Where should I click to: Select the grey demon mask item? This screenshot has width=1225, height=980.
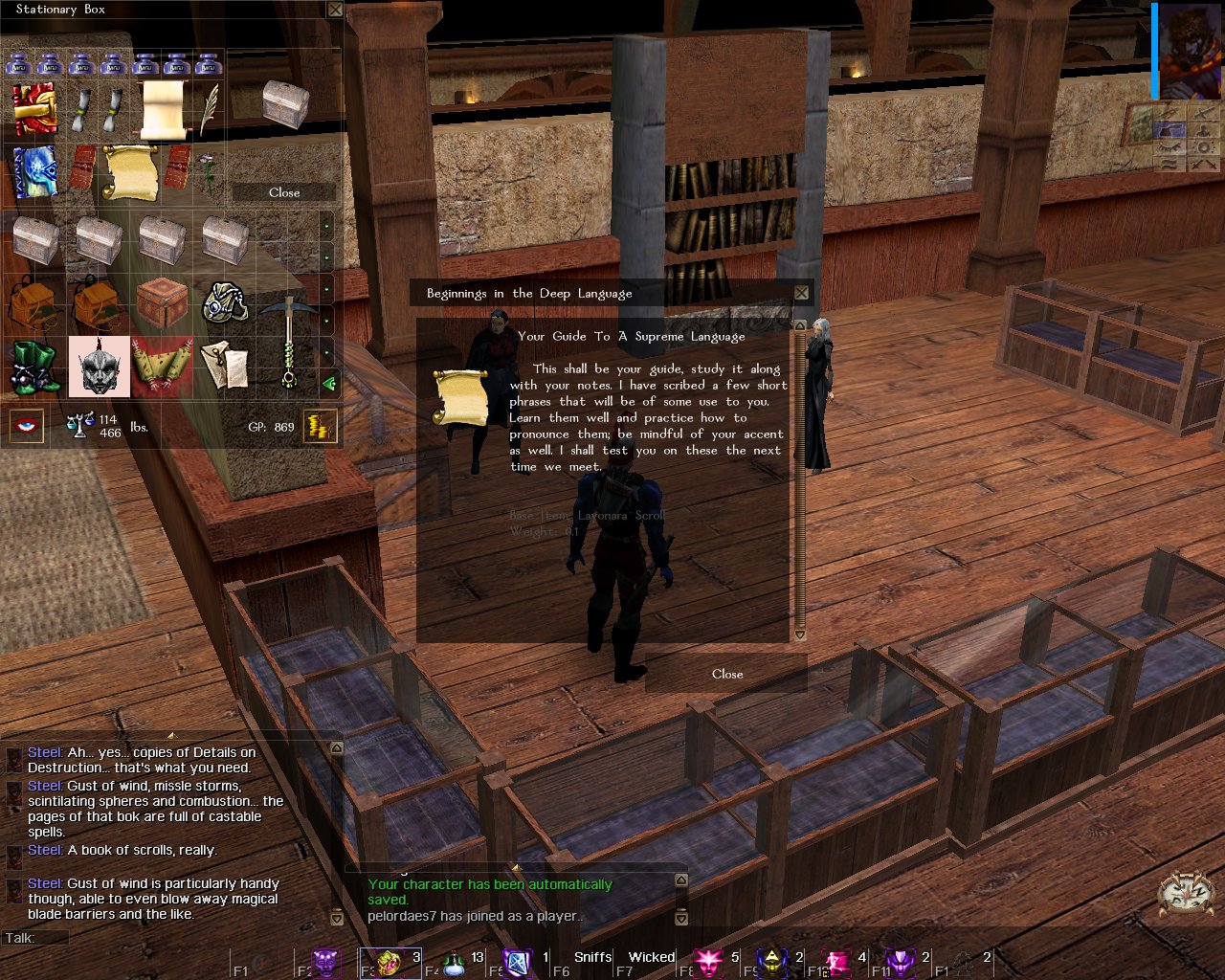tap(99, 367)
